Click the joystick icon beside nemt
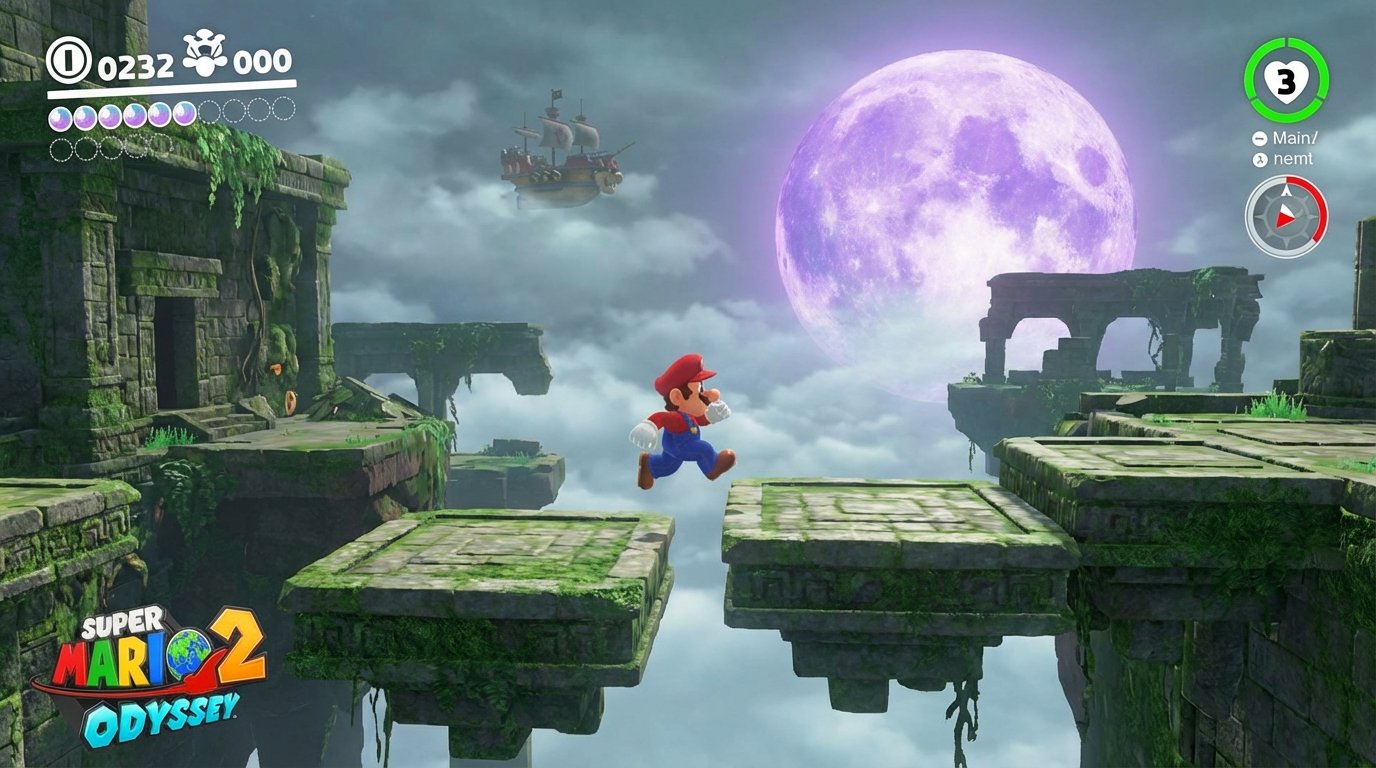Viewport: 1376px width, 768px height. 1260,158
